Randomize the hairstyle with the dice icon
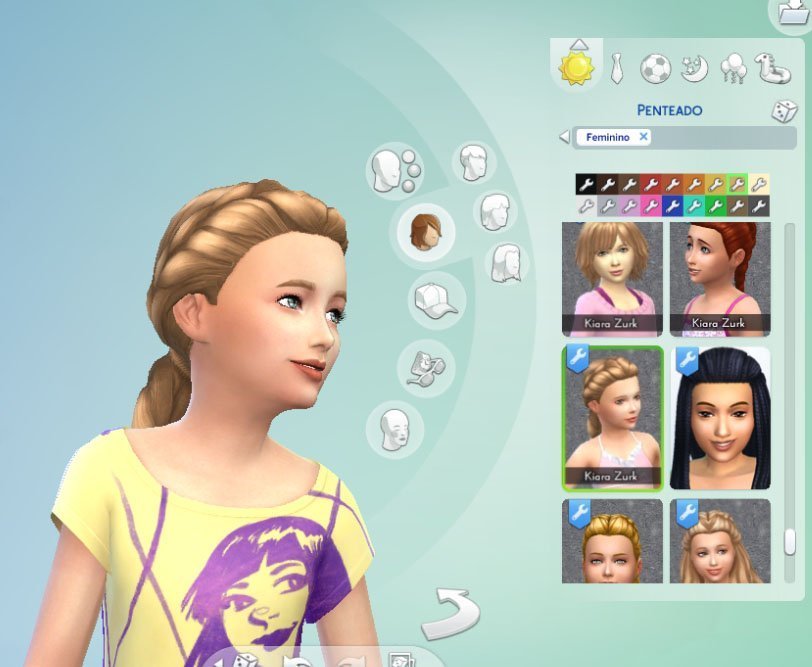This screenshot has height=667, width=812. pyautogui.click(x=783, y=111)
